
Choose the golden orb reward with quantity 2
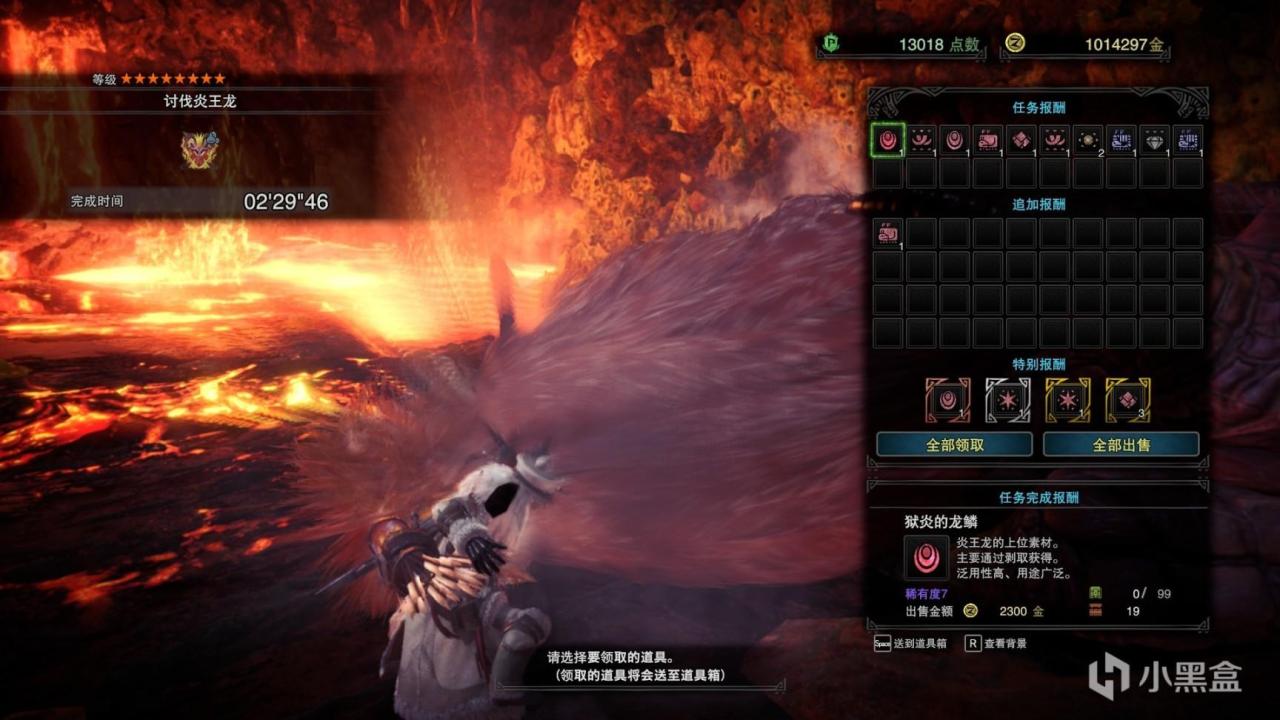coord(1088,140)
